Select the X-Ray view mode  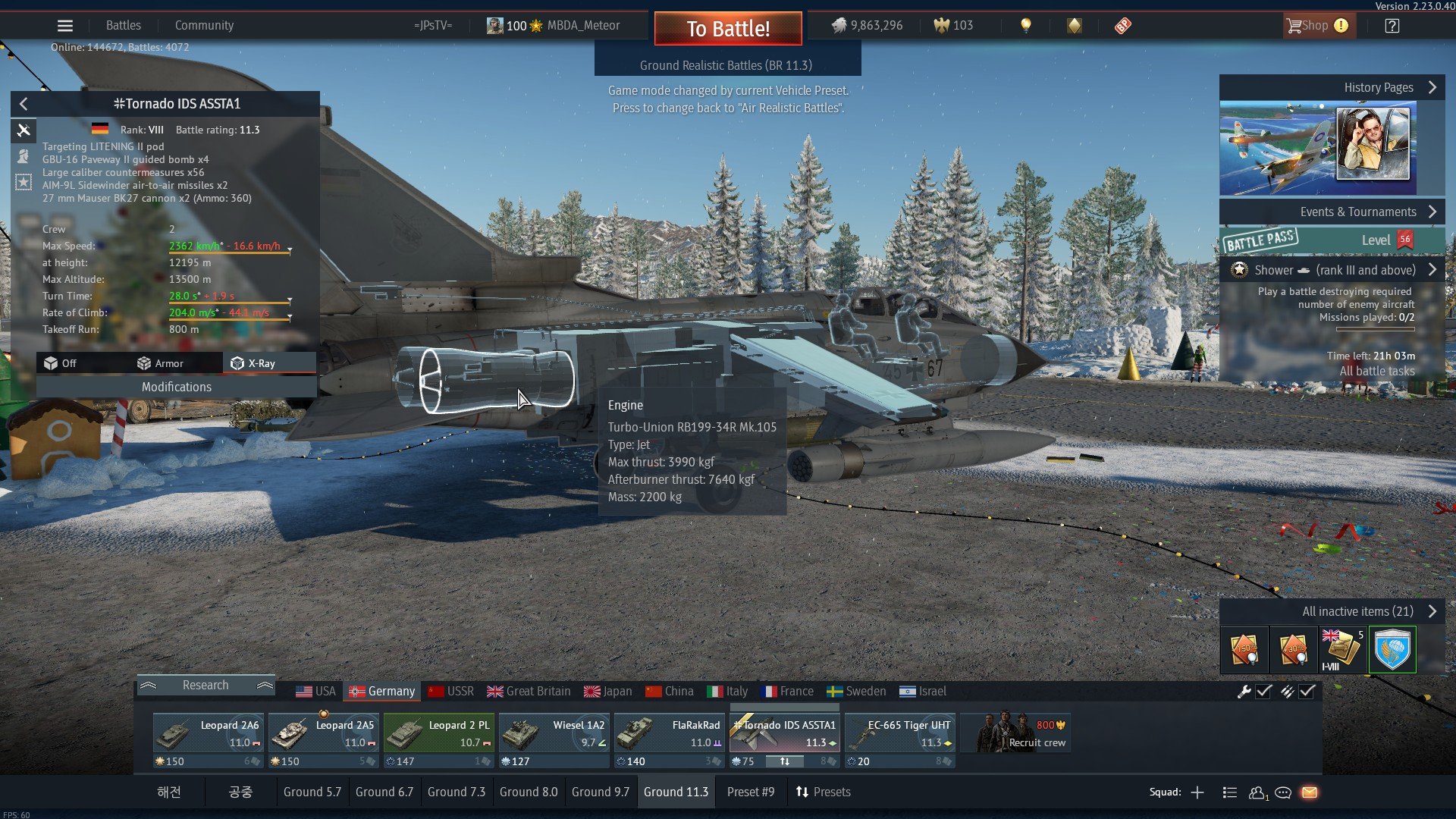click(x=254, y=363)
